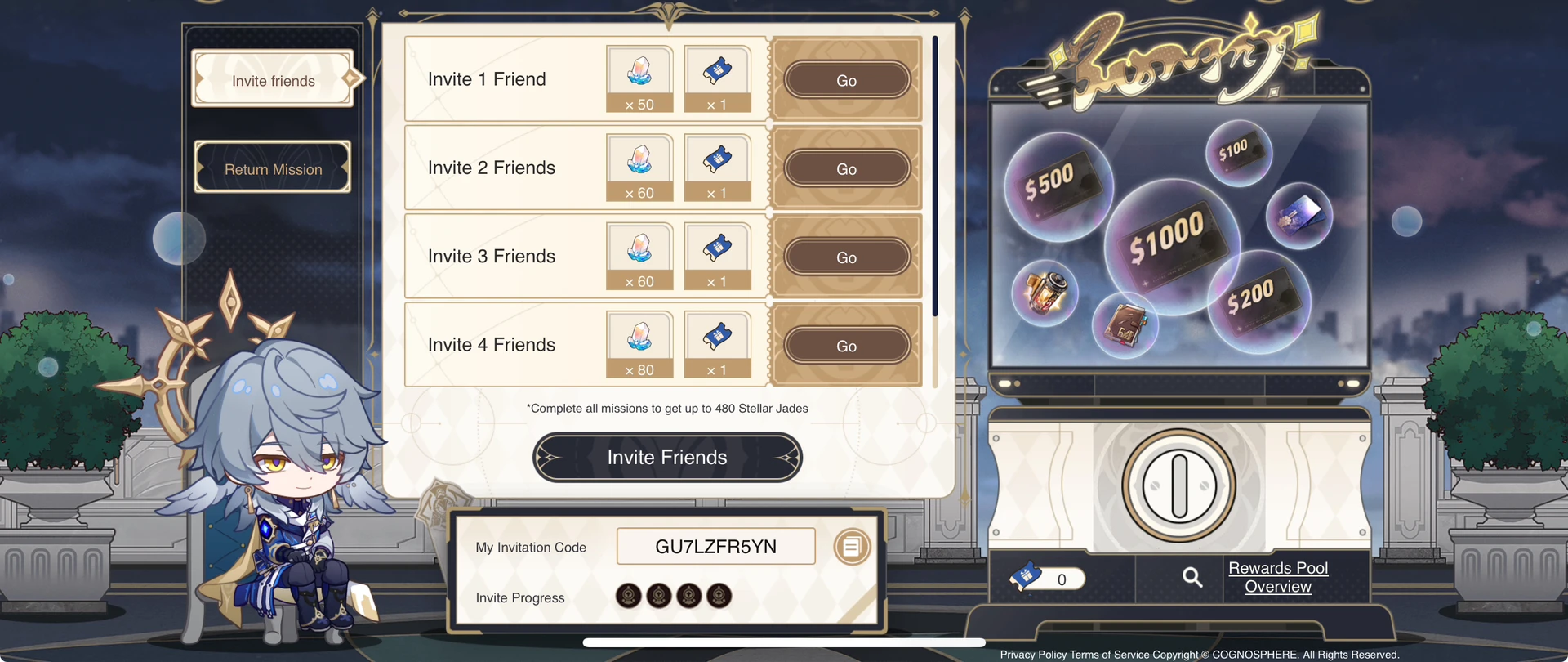The height and width of the screenshot is (662, 1568).
Task: Click the copy icon beside the invitation code
Action: (x=852, y=546)
